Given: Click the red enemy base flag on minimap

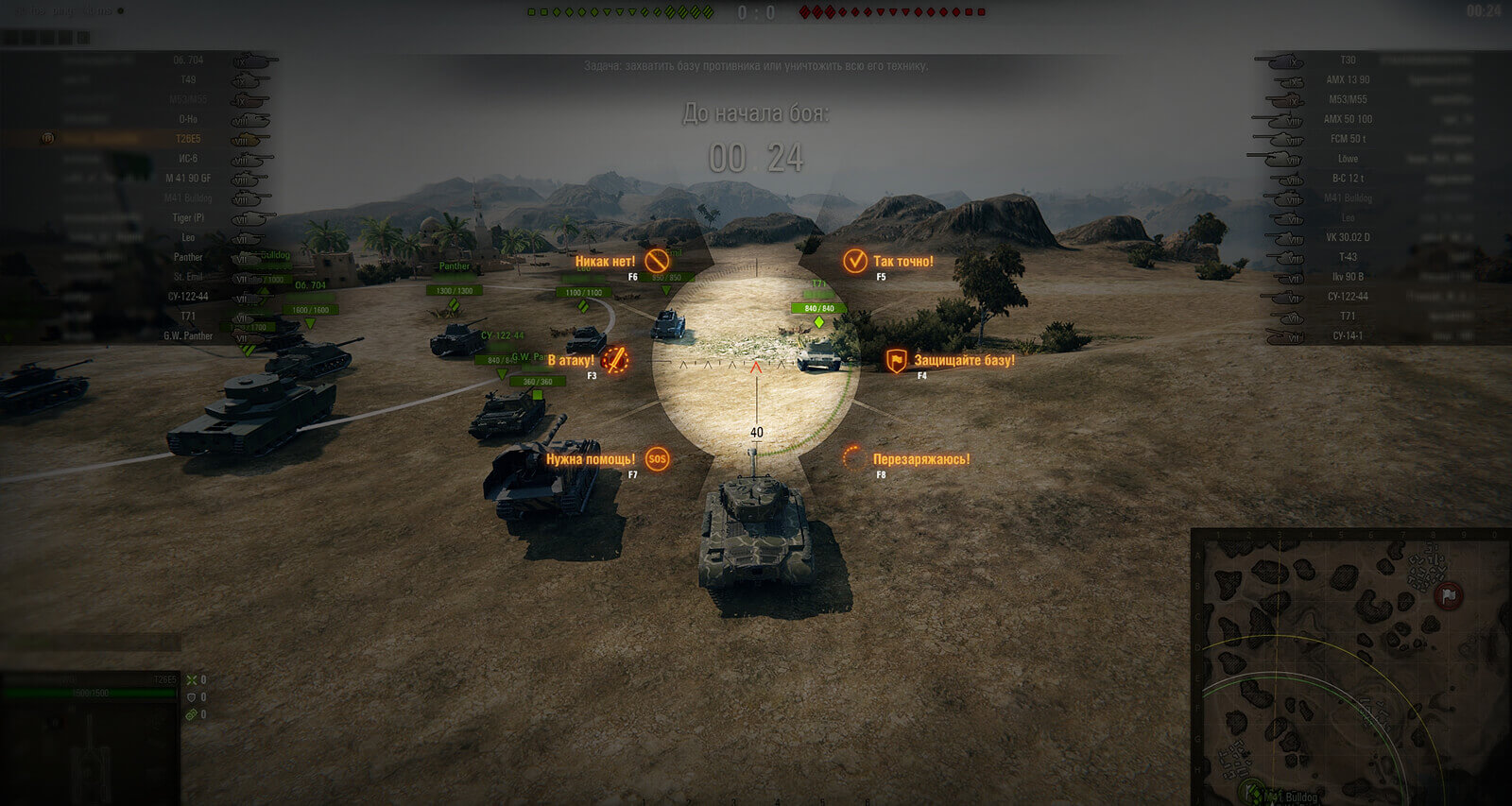Looking at the screenshot, I should coord(1448,595).
